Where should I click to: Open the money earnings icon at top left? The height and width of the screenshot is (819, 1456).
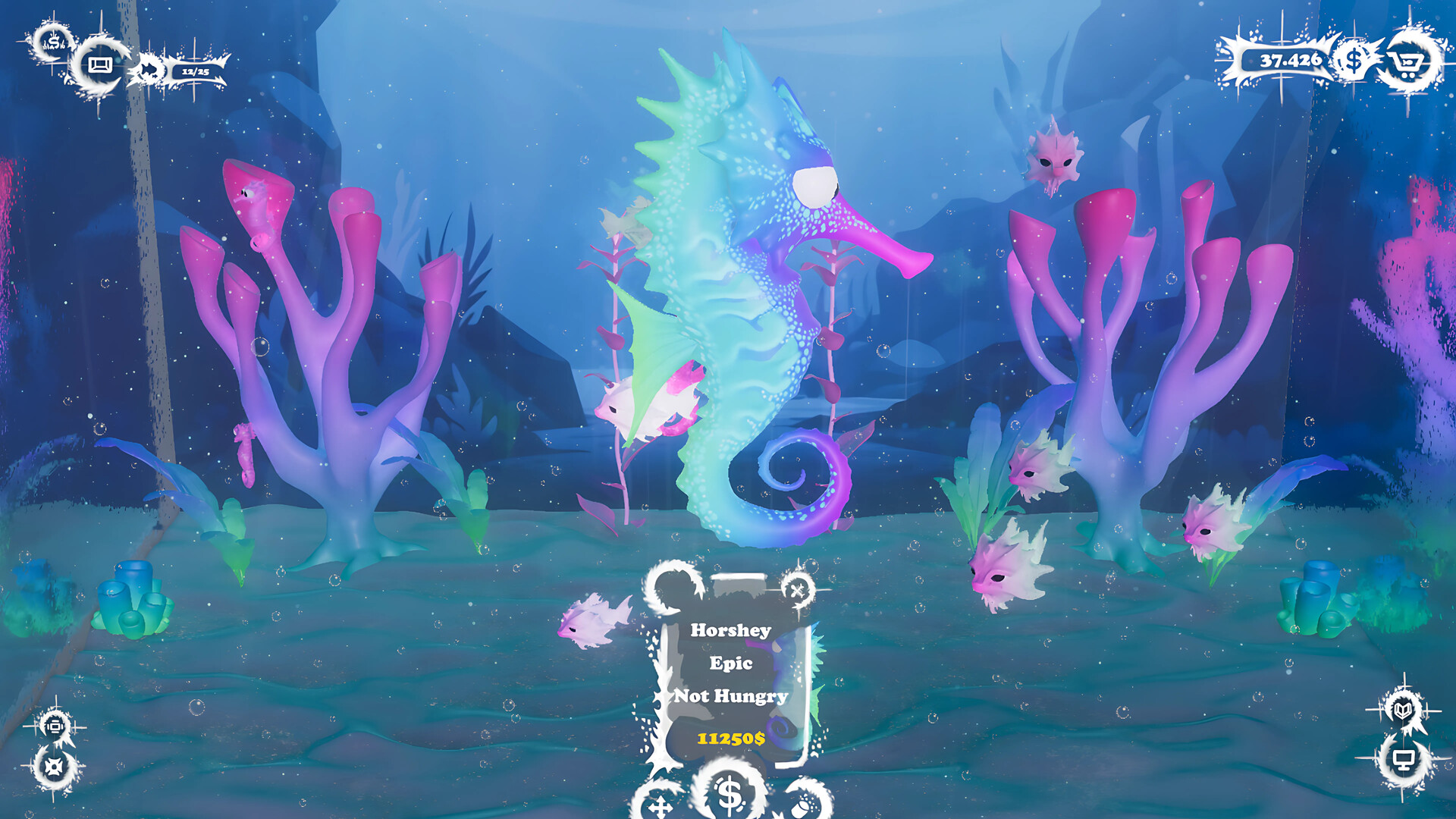pyautogui.click(x=52, y=43)
